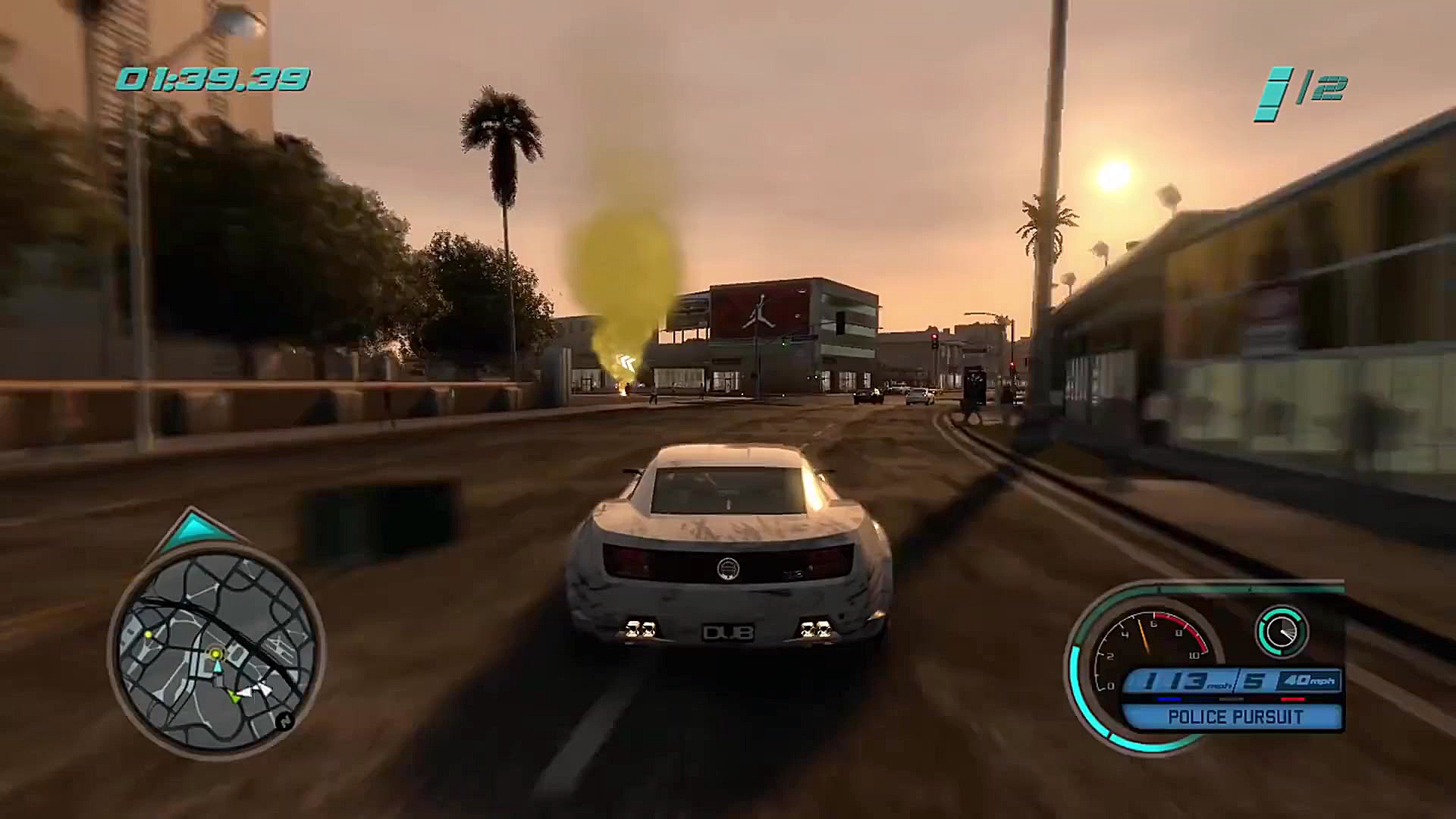1456x819 pixels.
Task: Toggle the leftmost yellow waypoint on minimap
Action: 148,635
